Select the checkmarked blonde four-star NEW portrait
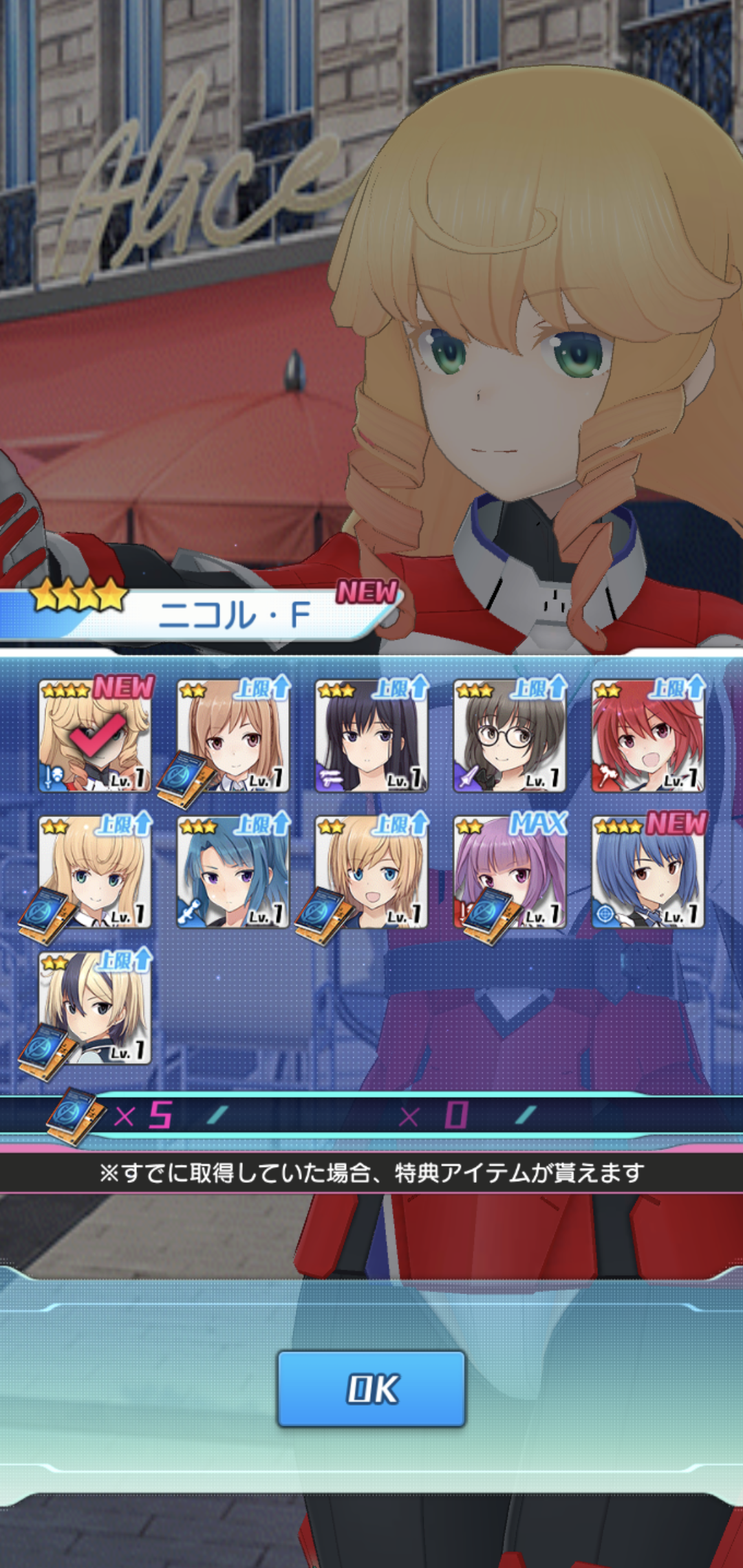 [x=95, y=736]
